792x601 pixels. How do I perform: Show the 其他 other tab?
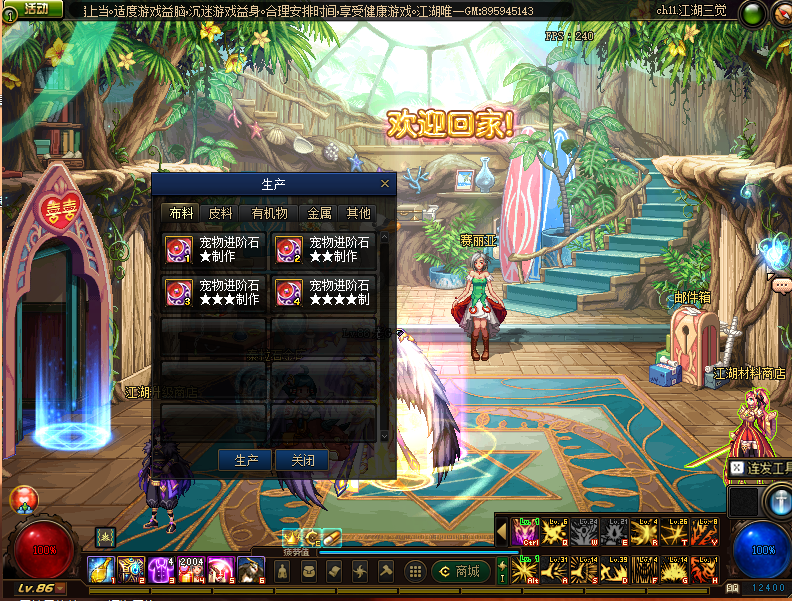(358, 213)
